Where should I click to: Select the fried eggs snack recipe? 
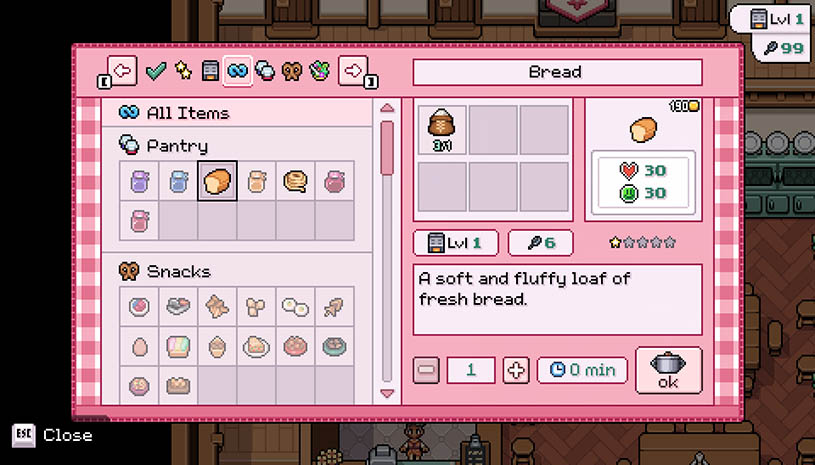295,308
